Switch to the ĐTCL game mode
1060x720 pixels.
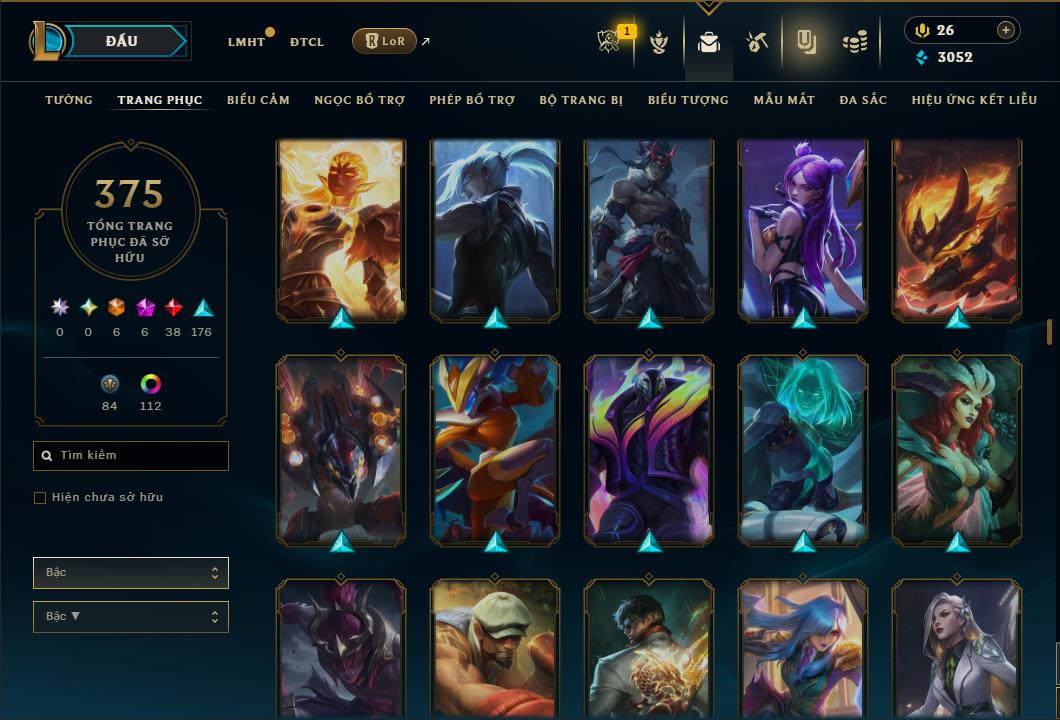[x=307, y=42]
